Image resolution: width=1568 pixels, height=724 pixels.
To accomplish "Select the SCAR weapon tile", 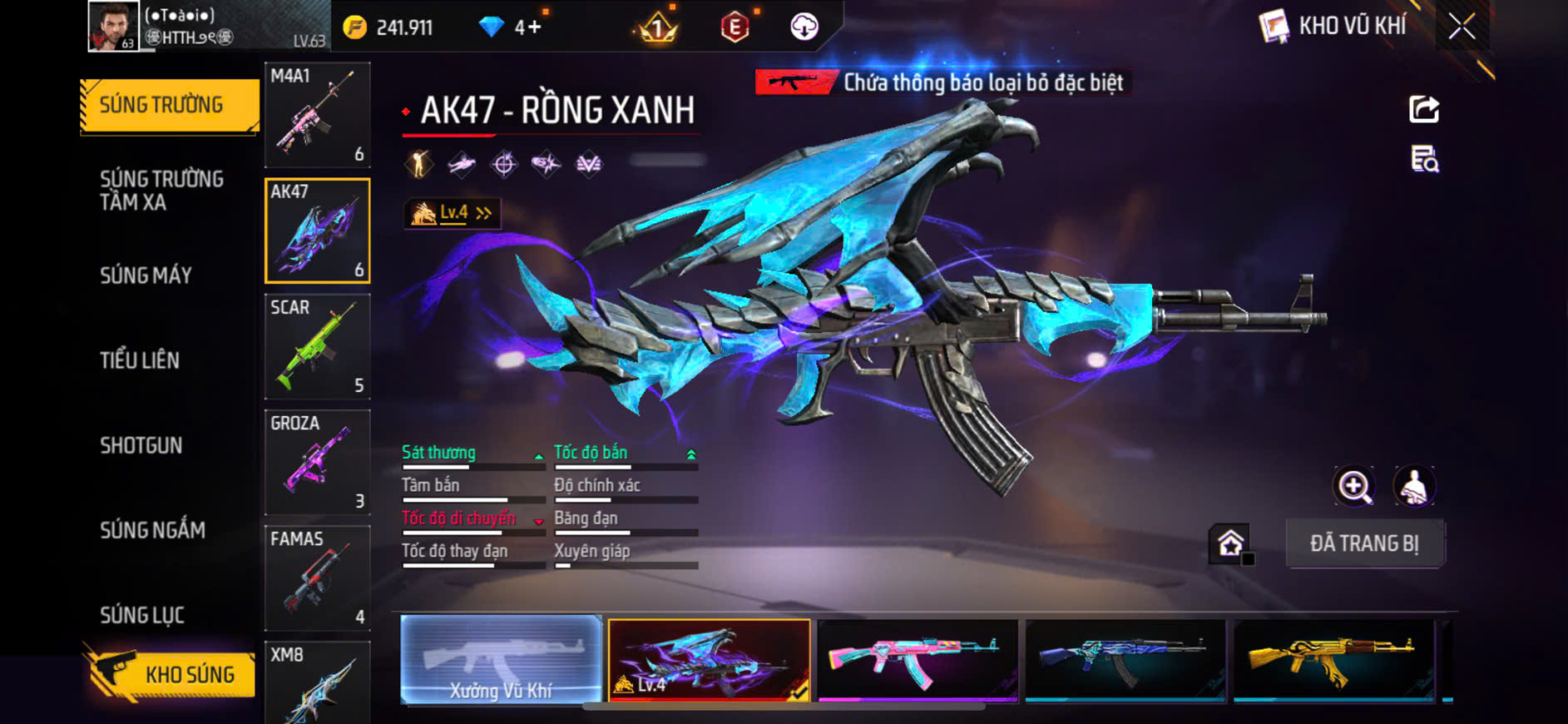I will (x=317, y=346).
